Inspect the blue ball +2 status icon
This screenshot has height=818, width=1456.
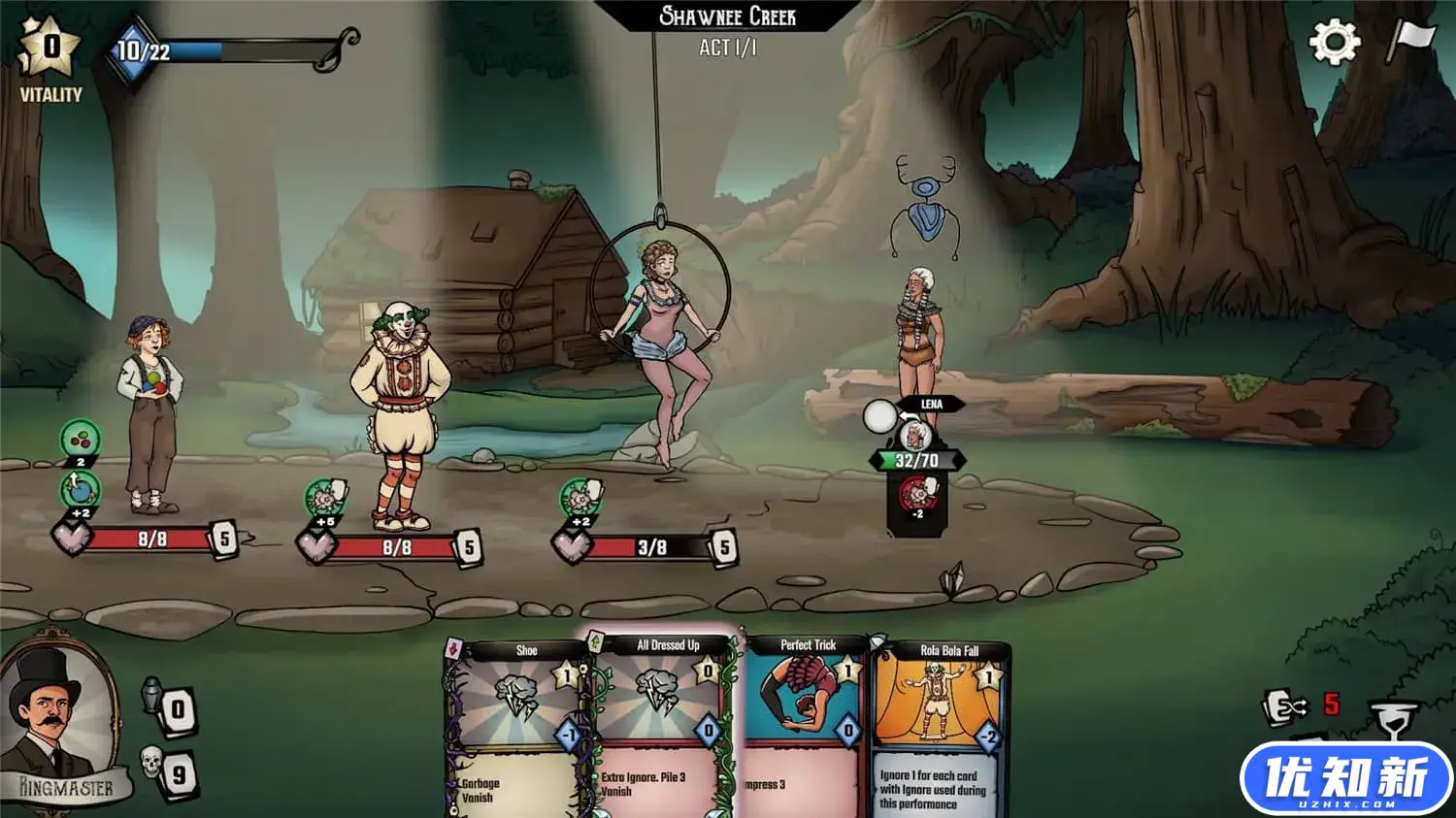80,489
